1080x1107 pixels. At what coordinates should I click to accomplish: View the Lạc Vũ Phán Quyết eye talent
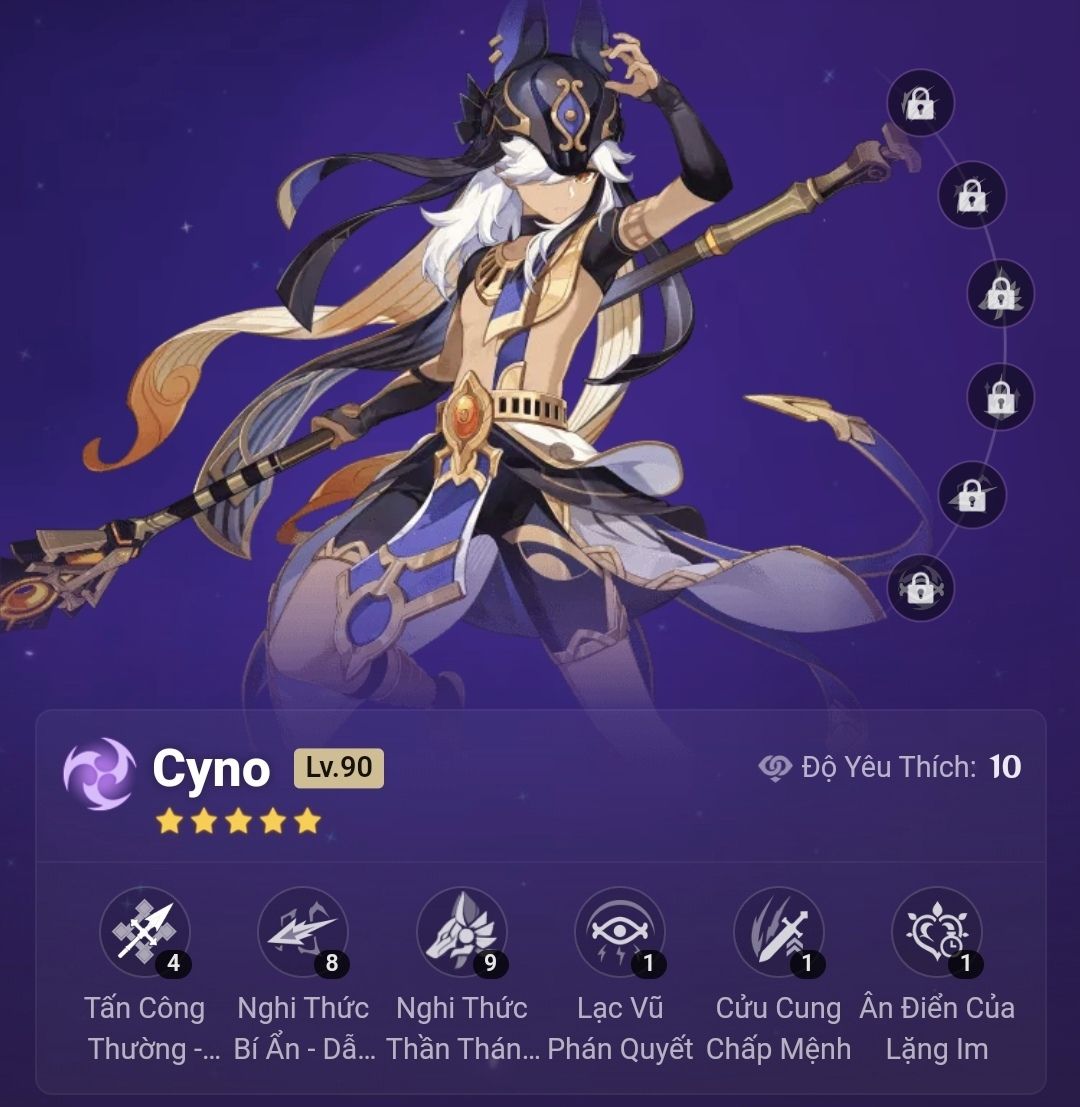coord(620,931)
